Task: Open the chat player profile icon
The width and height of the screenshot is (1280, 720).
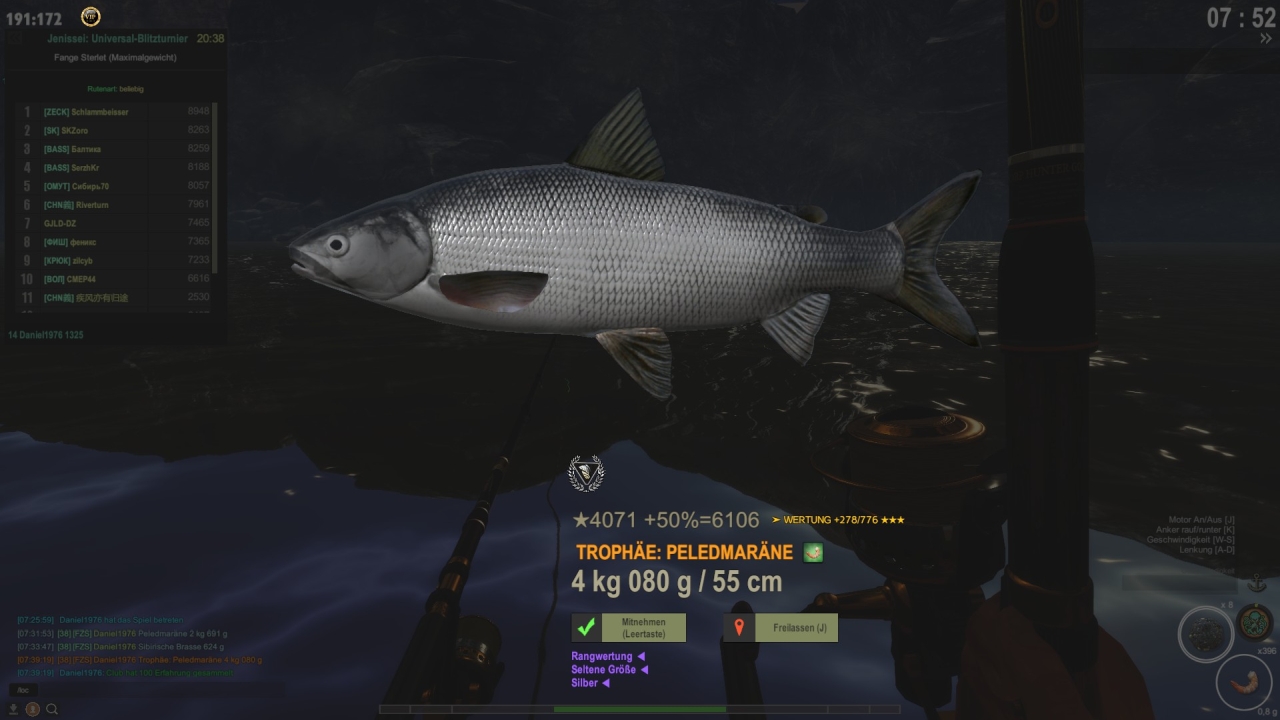Action: tap(32, 709)
